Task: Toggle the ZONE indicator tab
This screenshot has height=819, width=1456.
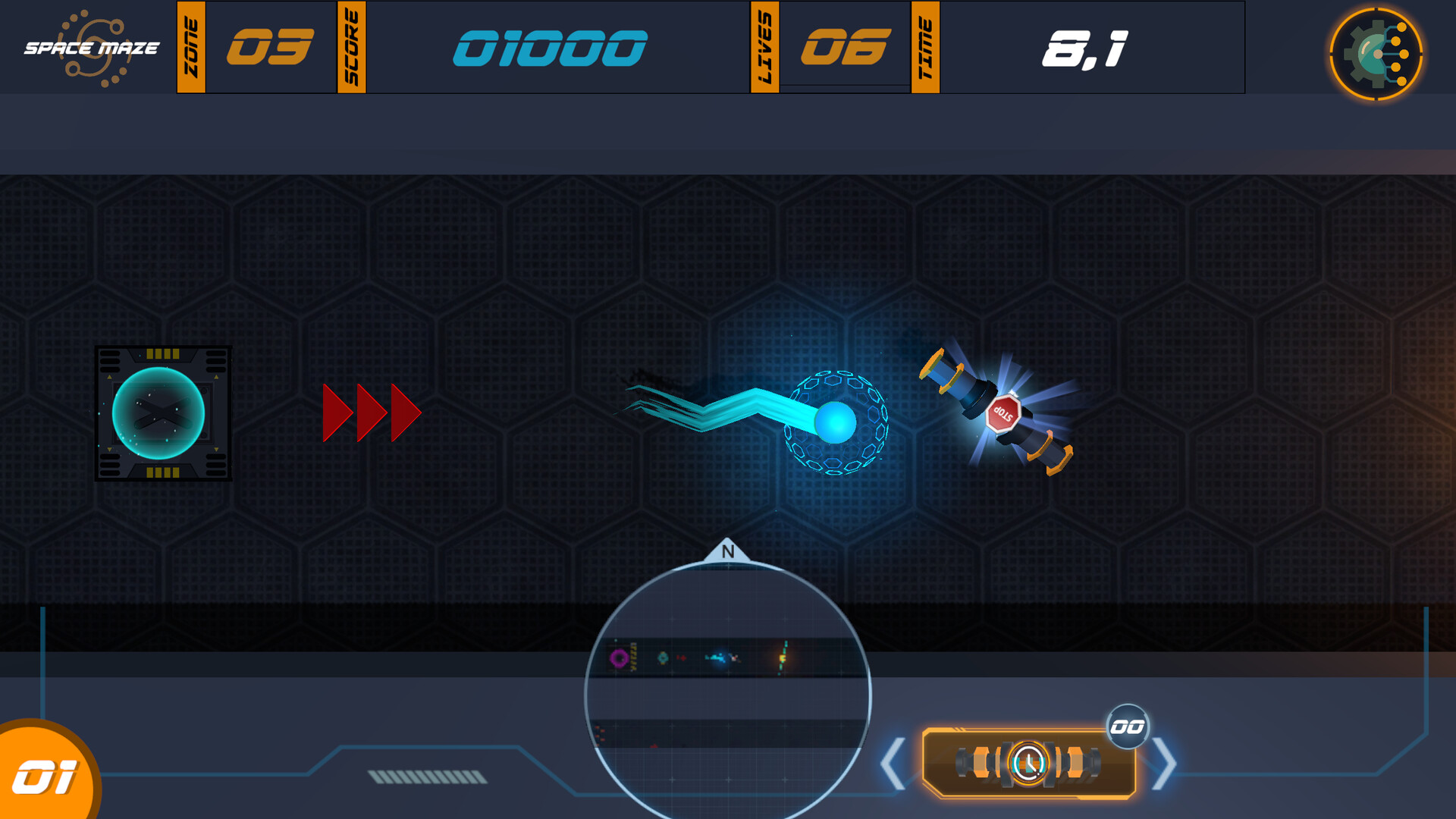Action: tap(191, 48)
